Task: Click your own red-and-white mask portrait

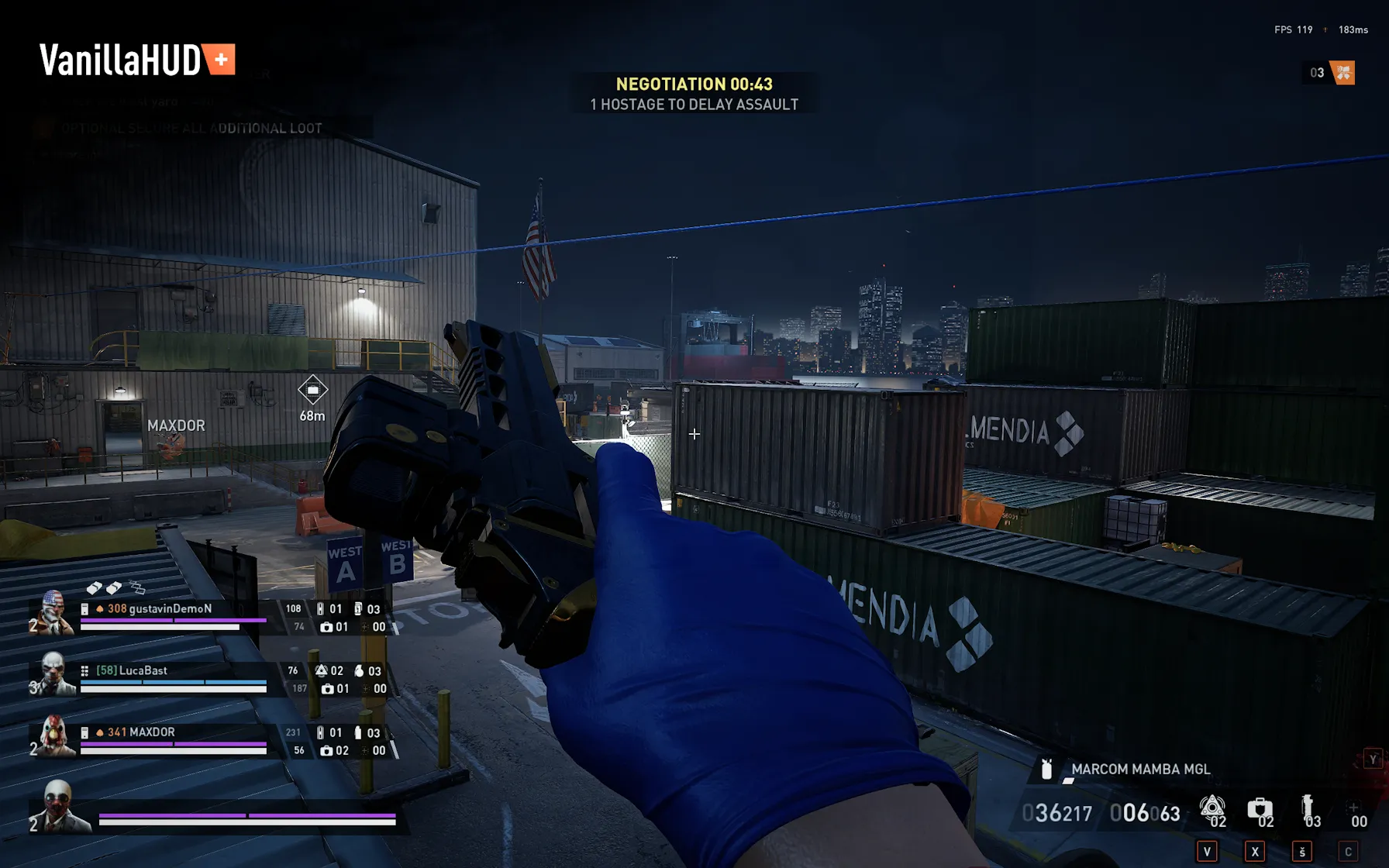Action: (57, 804)
